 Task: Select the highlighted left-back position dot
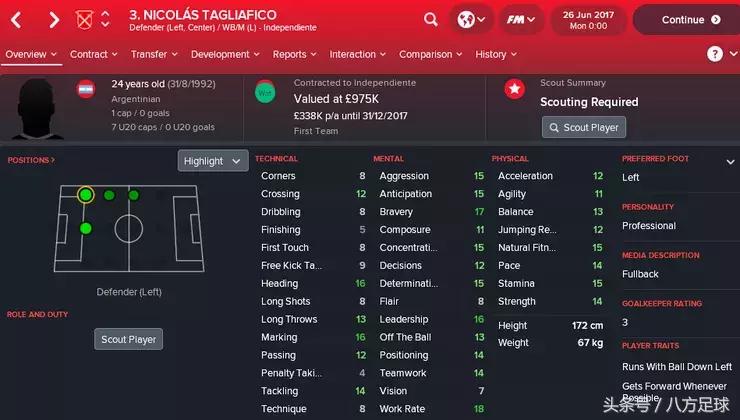coord(86,195)
